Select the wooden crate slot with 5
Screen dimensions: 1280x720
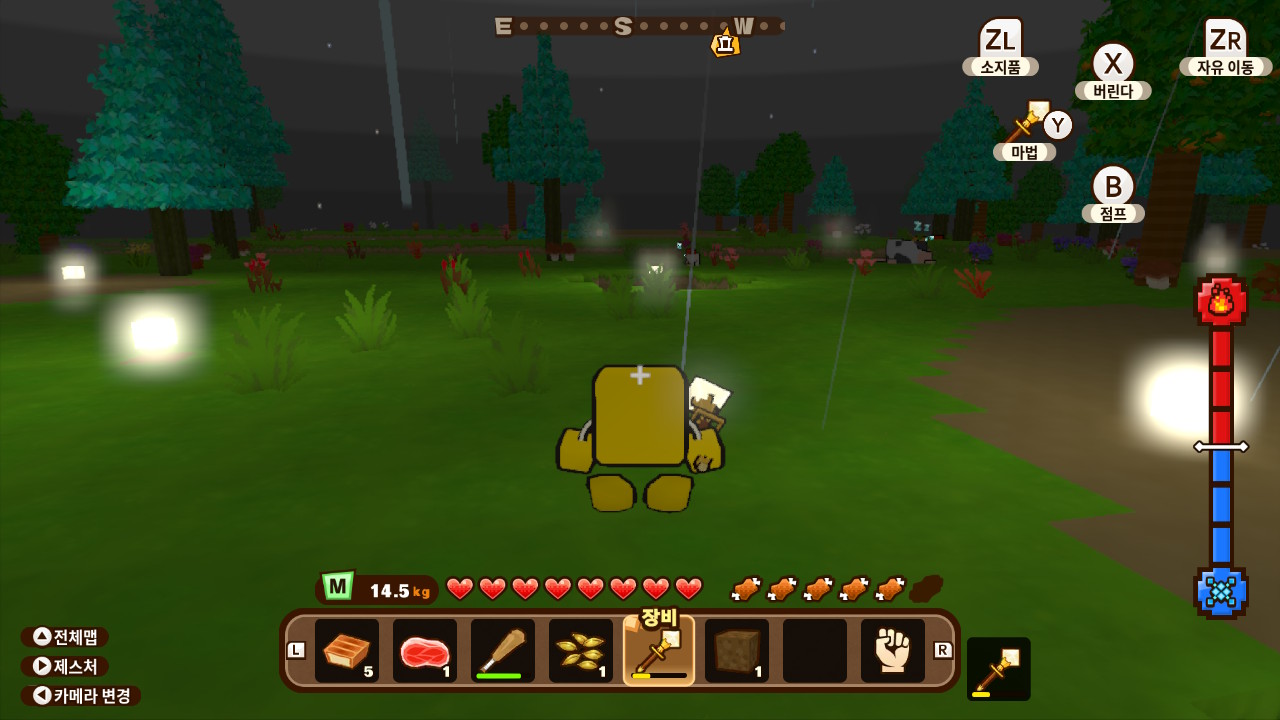click(347, 651)
